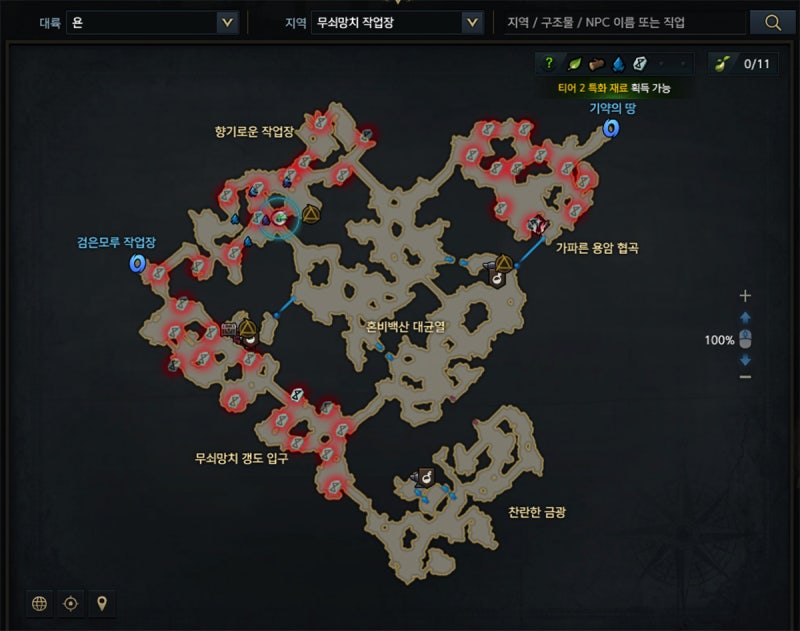Click the 찬란한 금광 potion merchant marker

[x=425, y=479]
